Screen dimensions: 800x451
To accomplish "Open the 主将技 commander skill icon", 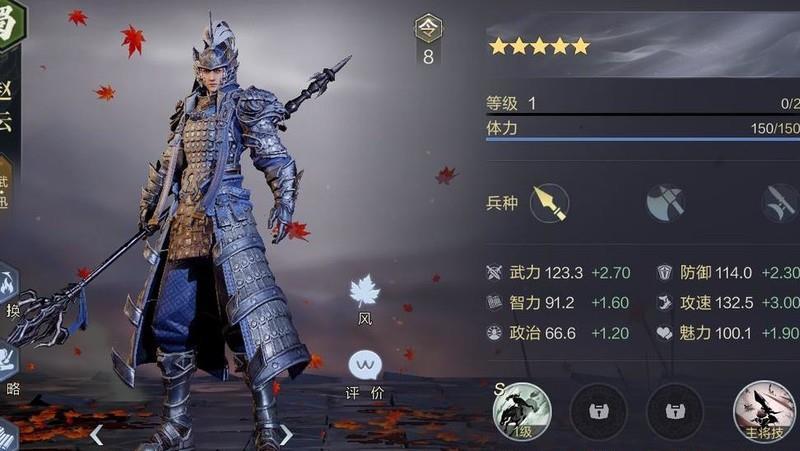I will tap(763, 409).
